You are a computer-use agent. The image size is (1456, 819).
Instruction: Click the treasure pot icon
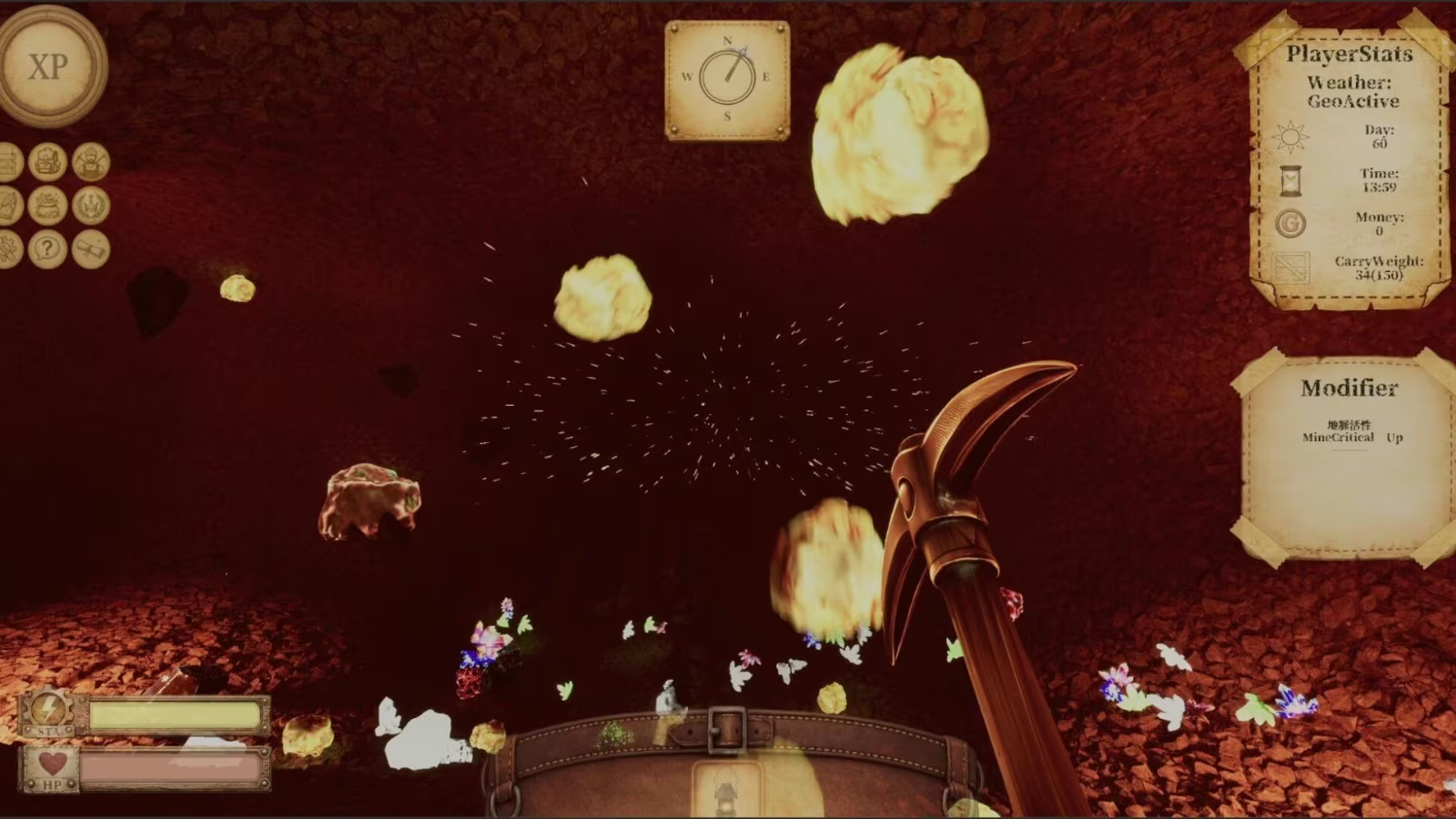(x=47, y=206)
